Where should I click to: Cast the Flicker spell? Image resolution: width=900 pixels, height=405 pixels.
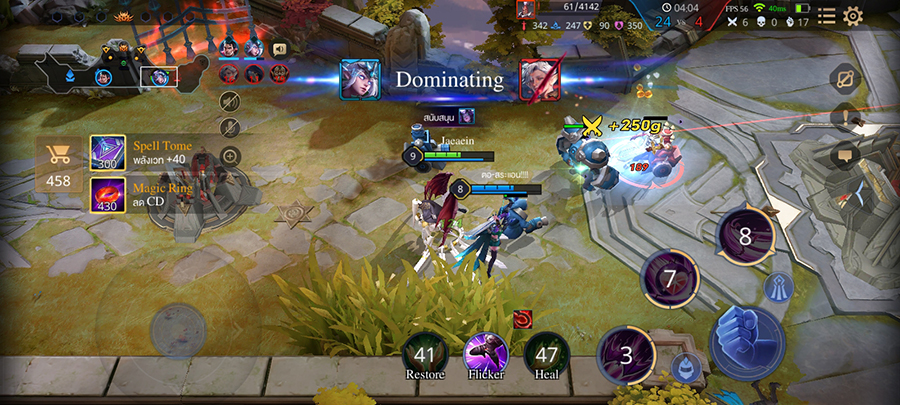pyautogui.click(x=485, y=353)
